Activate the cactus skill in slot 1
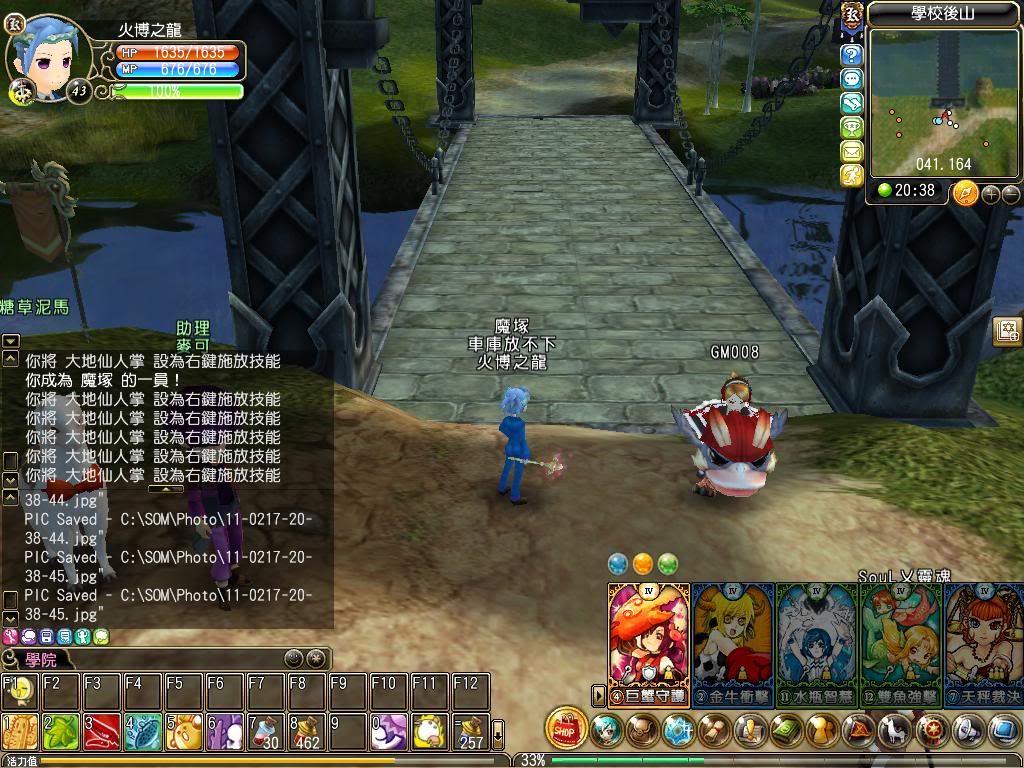This screenshot has width=1024, height=768. 19,732
